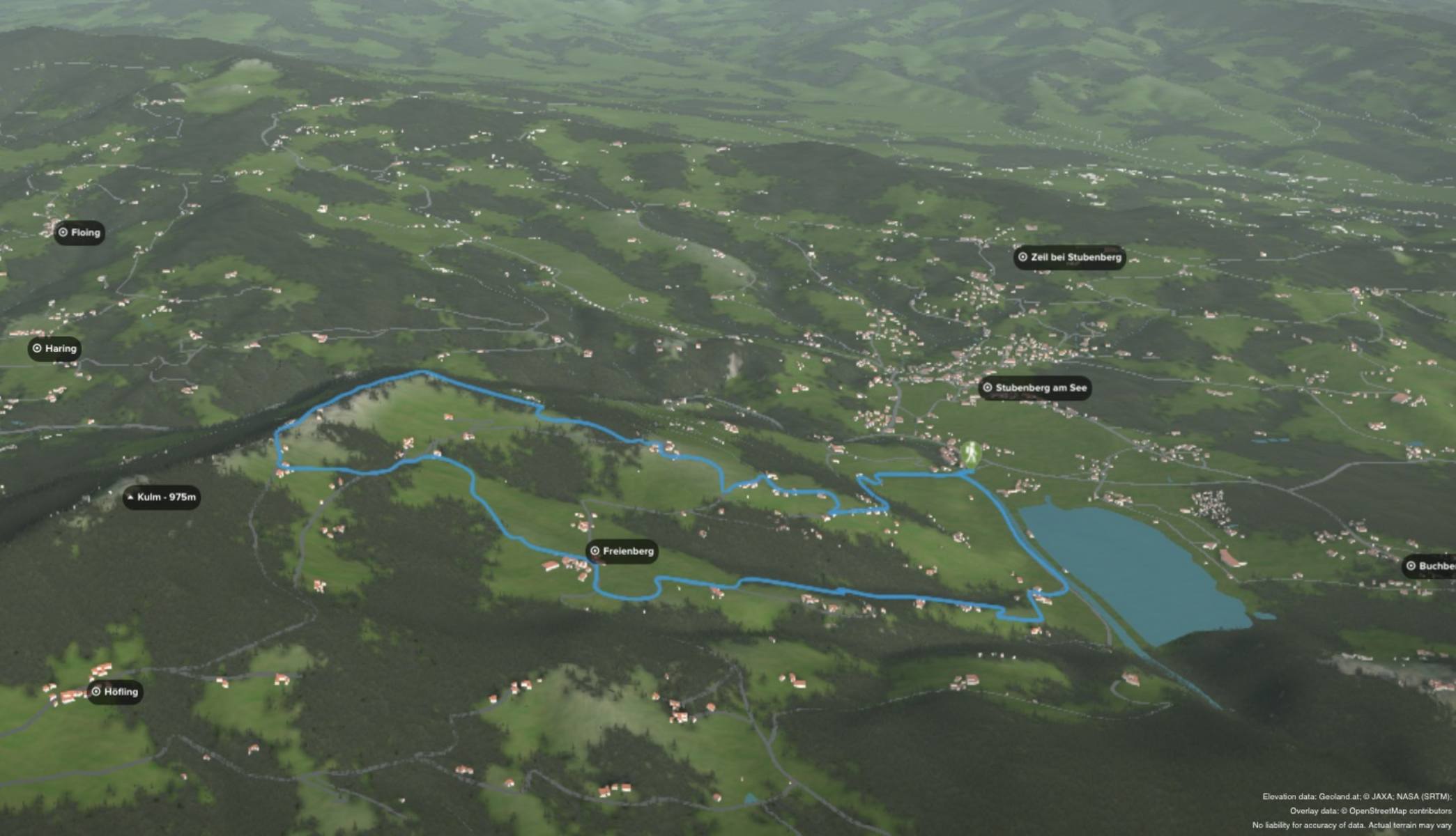Select the Floing place marker

[79, 233]
